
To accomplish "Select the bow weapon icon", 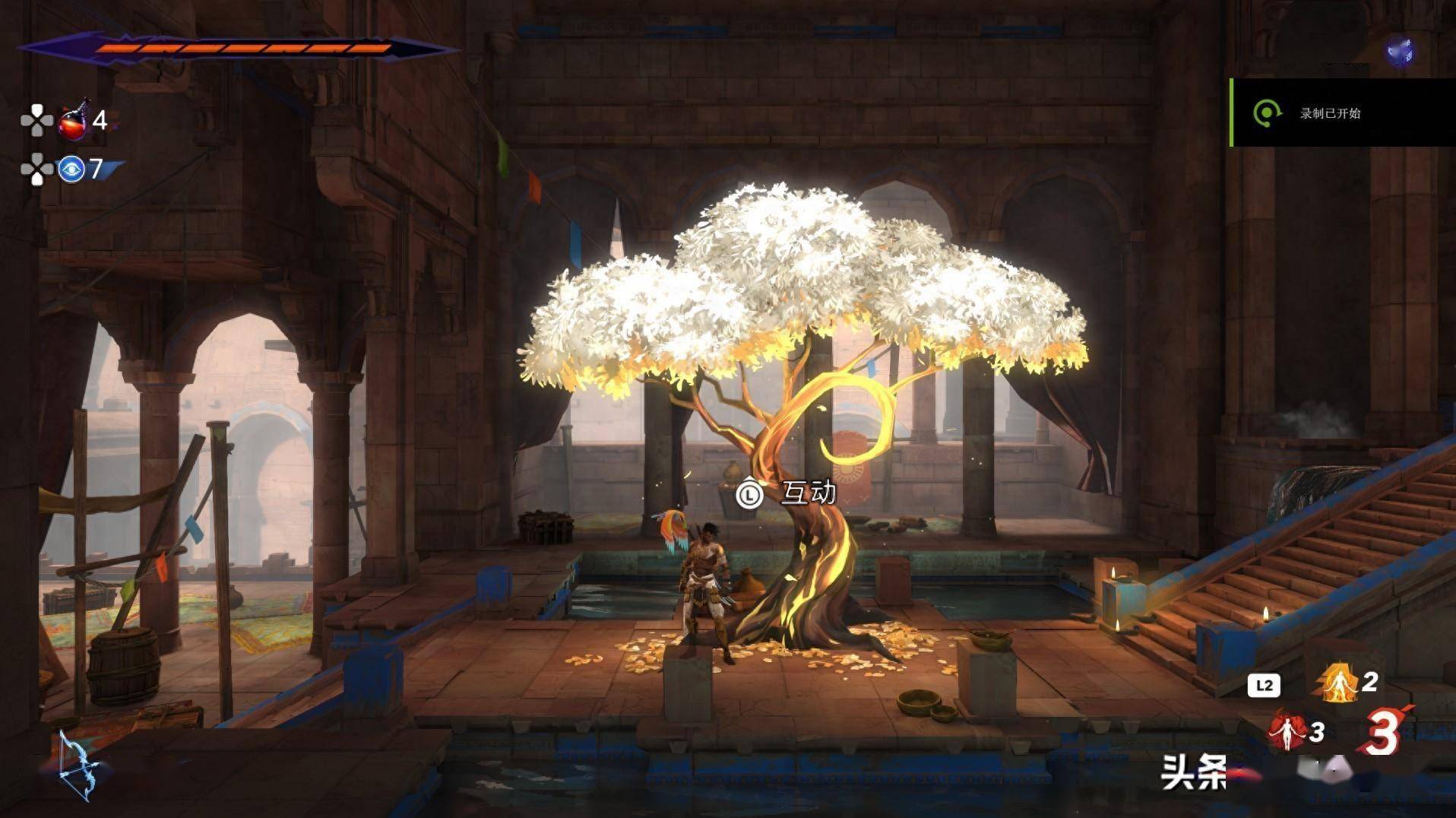I will tap(79, 766).
